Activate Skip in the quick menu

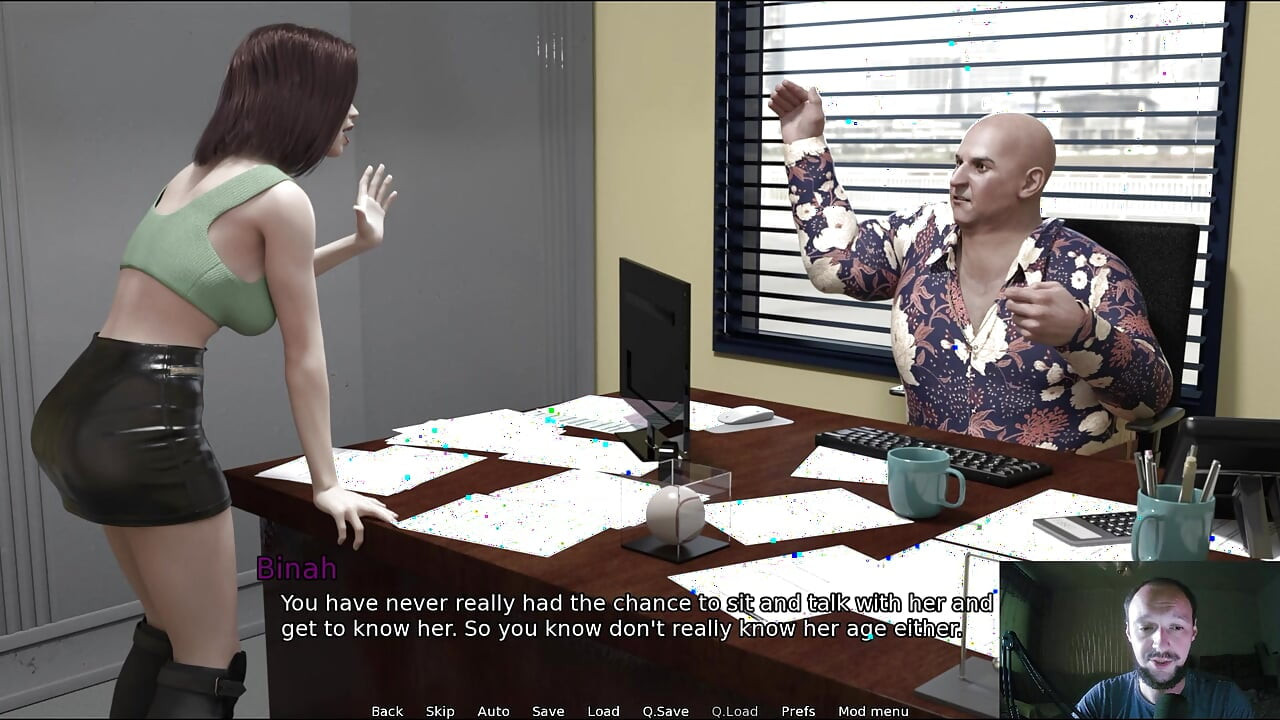[440, 711]
